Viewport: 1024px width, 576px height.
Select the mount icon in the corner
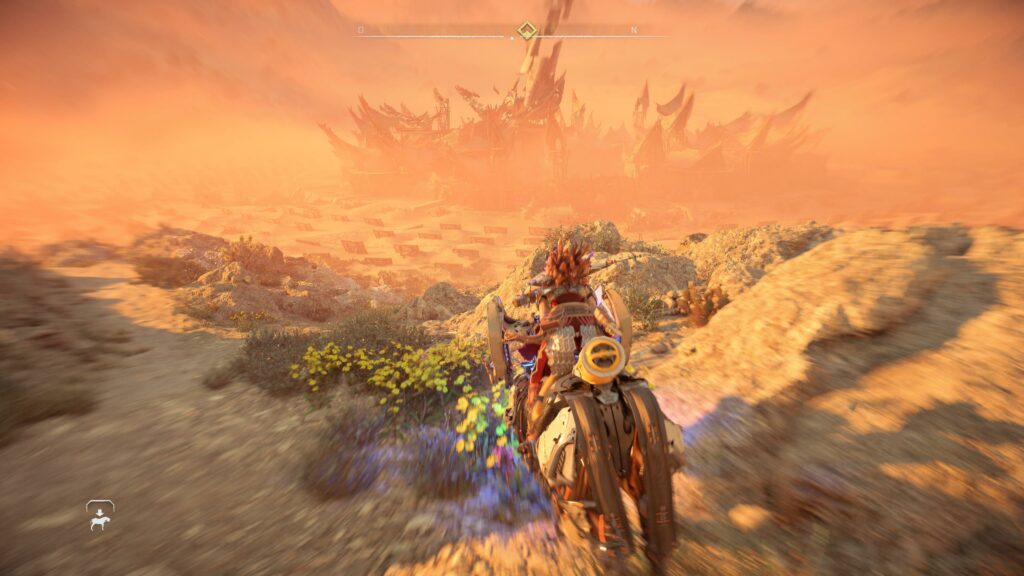pos(100,515)
